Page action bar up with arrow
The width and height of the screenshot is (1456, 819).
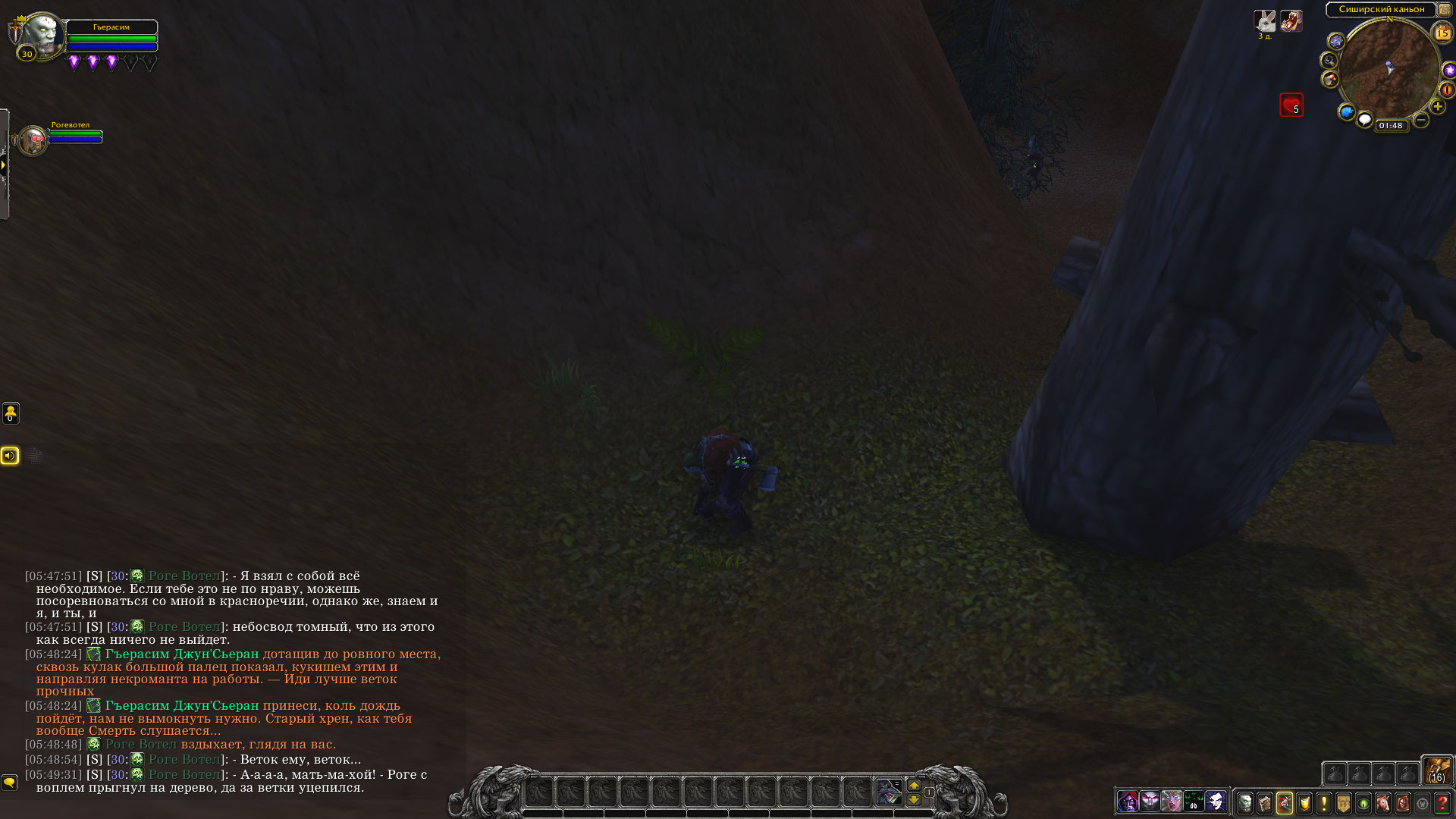[x=914, y=786]
